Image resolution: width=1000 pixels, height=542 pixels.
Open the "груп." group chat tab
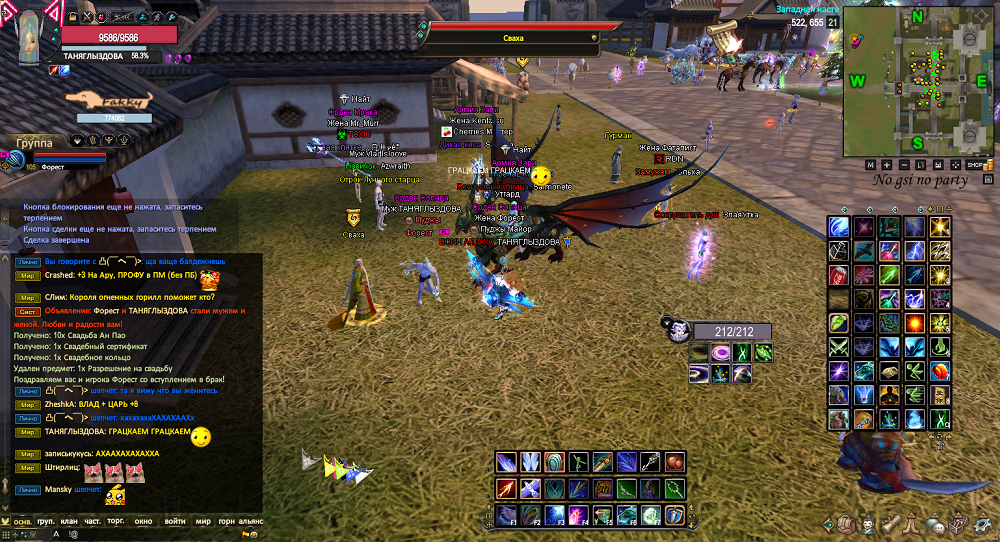point(47,521)
